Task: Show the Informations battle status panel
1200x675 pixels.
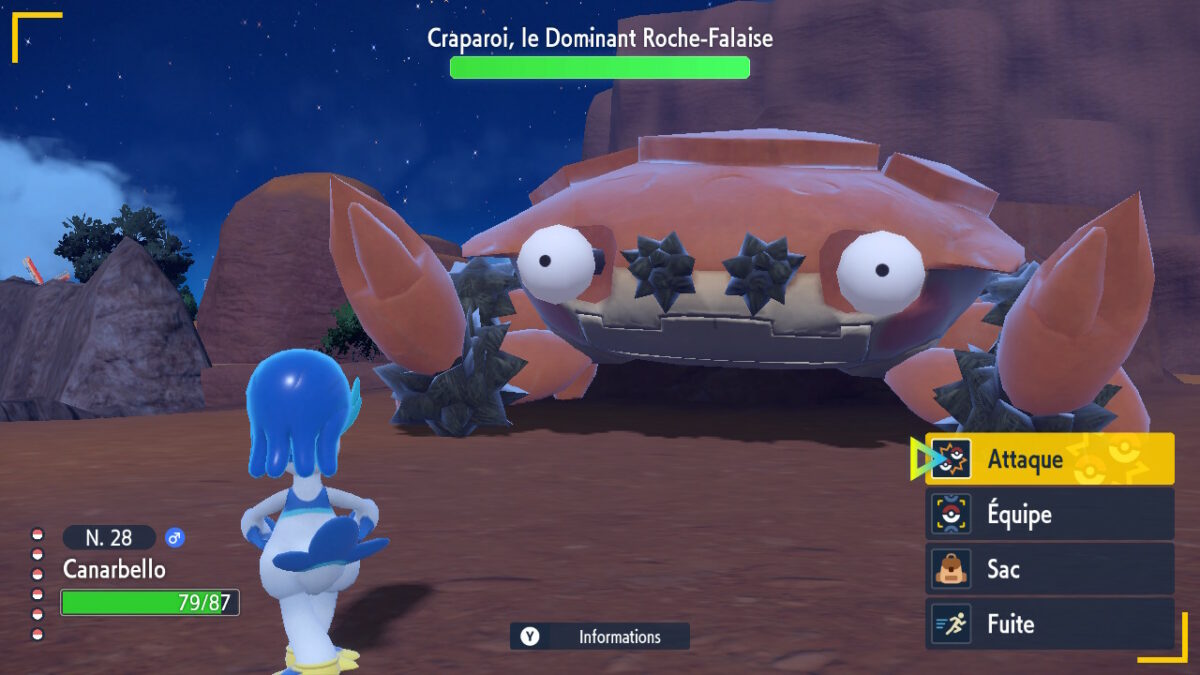Action: 600,637
